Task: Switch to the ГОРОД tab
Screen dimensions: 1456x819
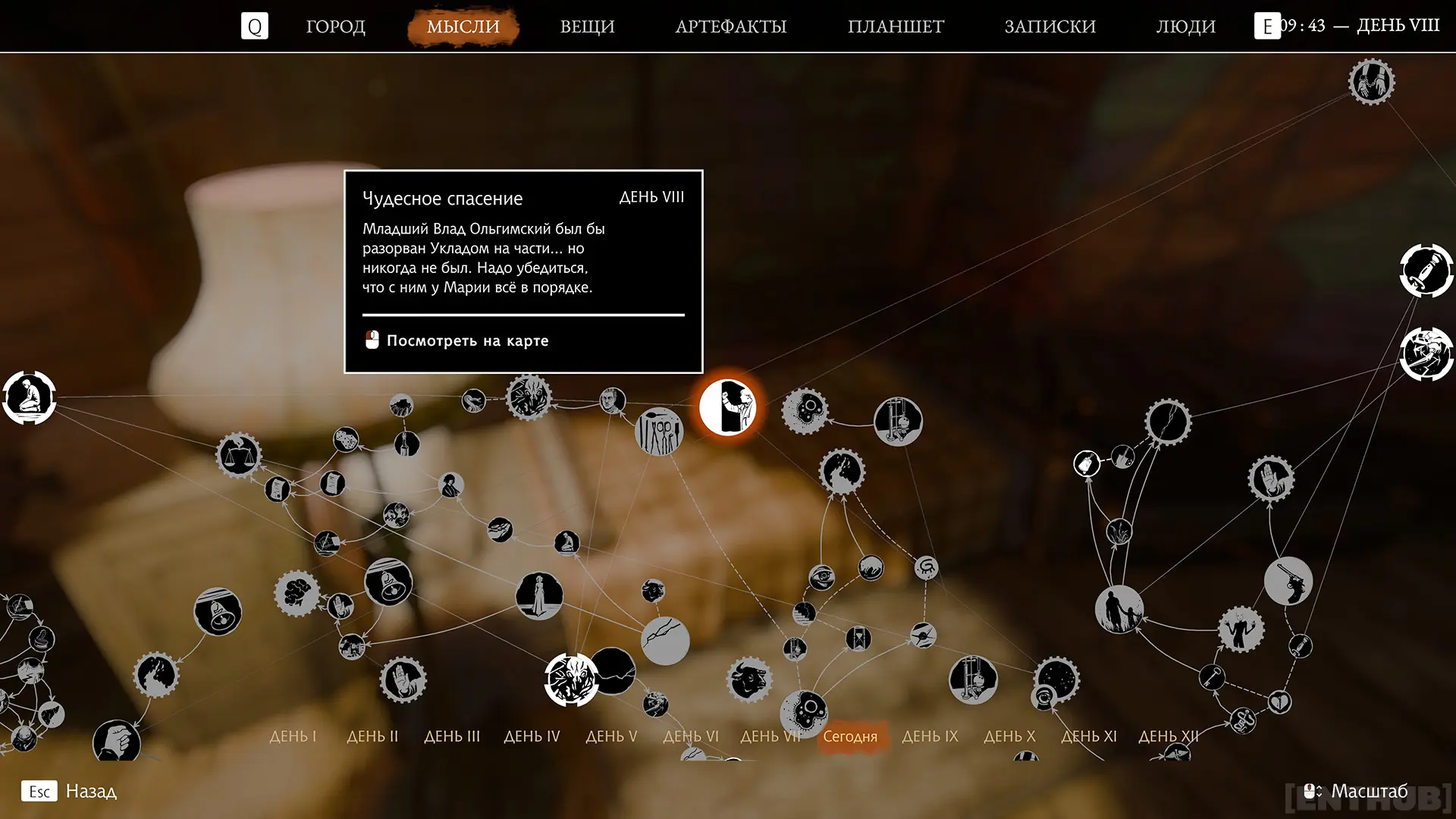Action: tap(335, 27)
